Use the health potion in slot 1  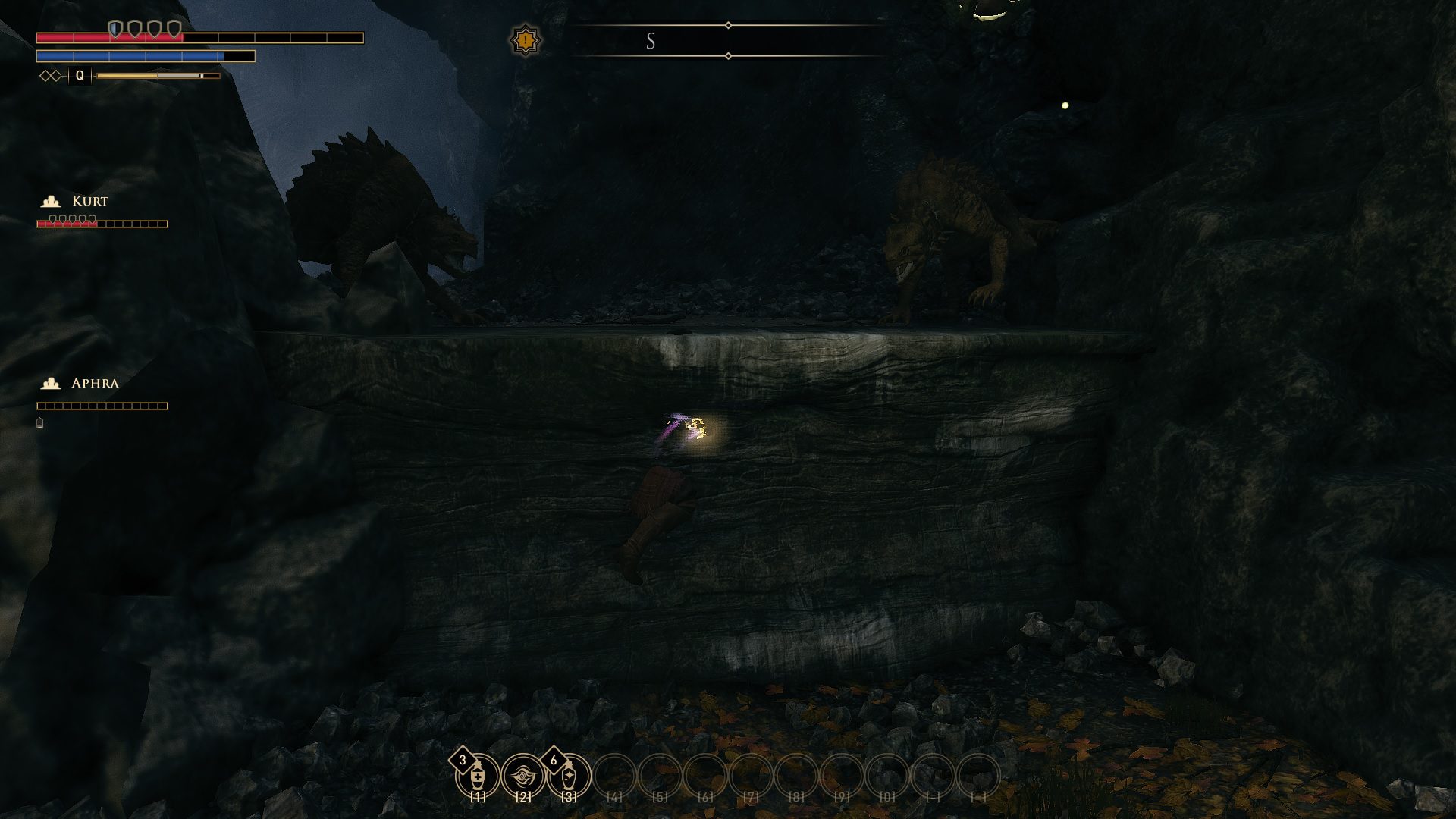[x=478, y=777]
